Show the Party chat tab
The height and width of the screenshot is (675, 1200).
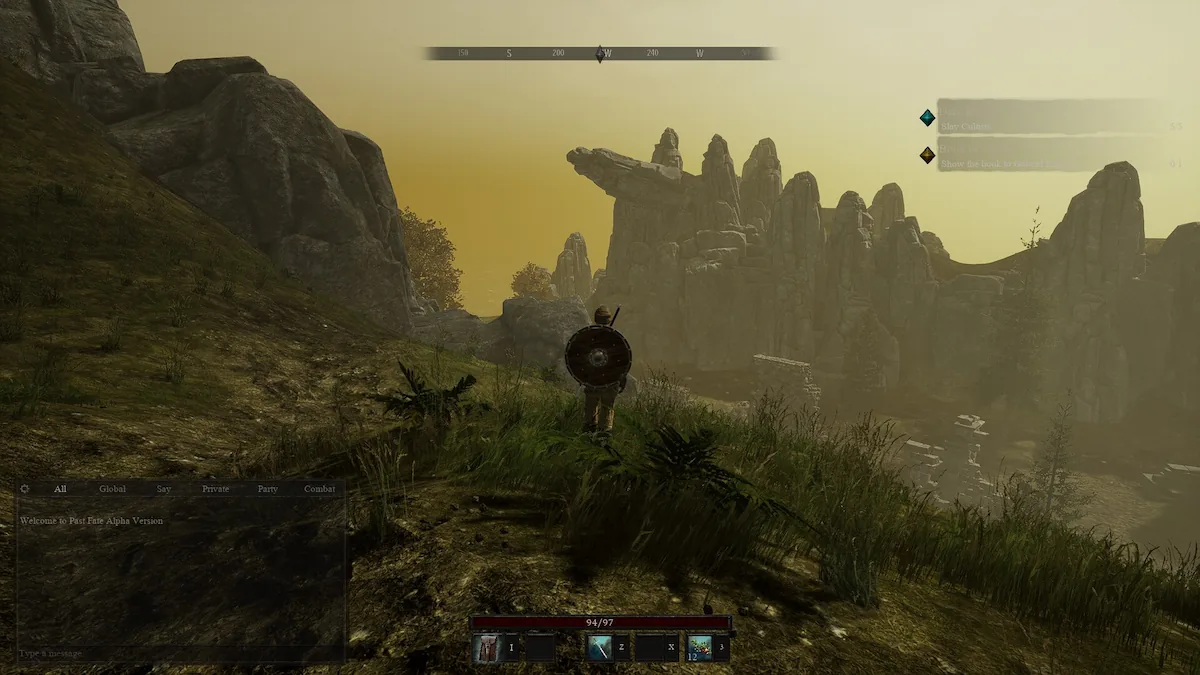point(267,489)
